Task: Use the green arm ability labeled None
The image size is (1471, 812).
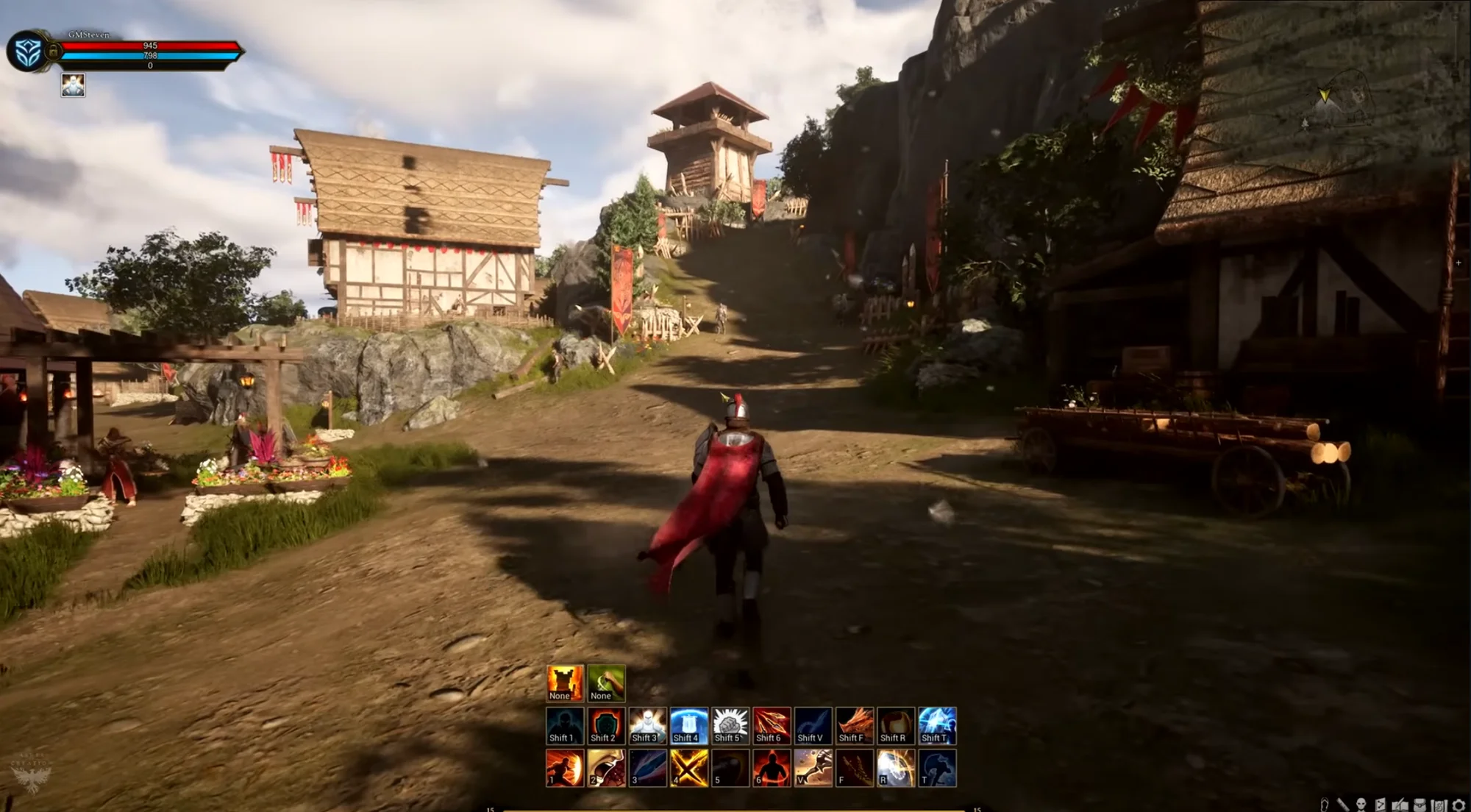Action: point(606,683)
